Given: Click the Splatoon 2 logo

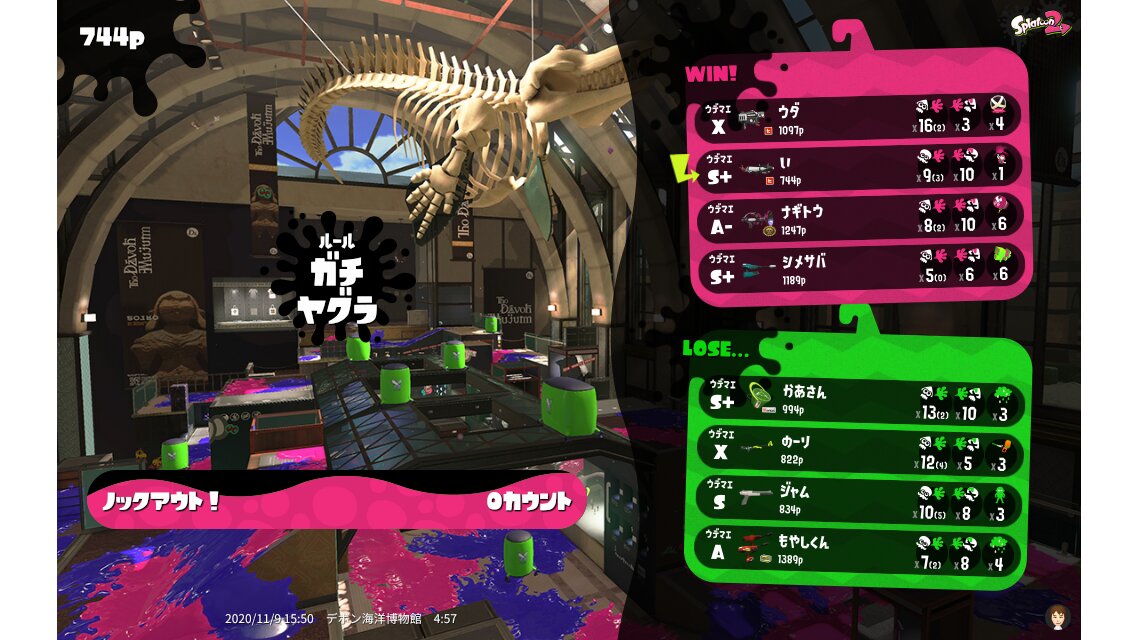Looking at the screenshot, I should (1040, 25).
